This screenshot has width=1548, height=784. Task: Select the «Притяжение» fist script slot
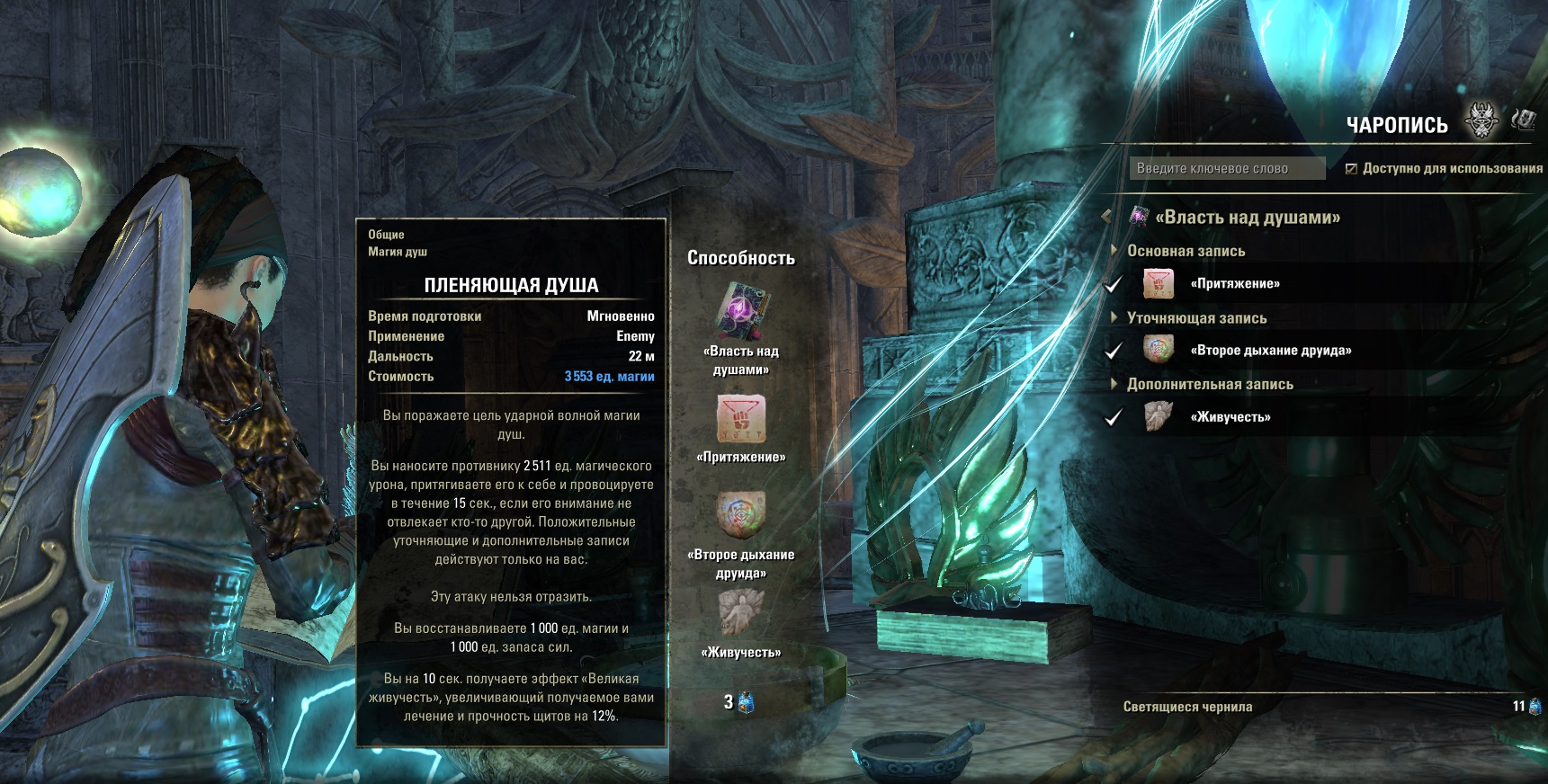(741, 419)
